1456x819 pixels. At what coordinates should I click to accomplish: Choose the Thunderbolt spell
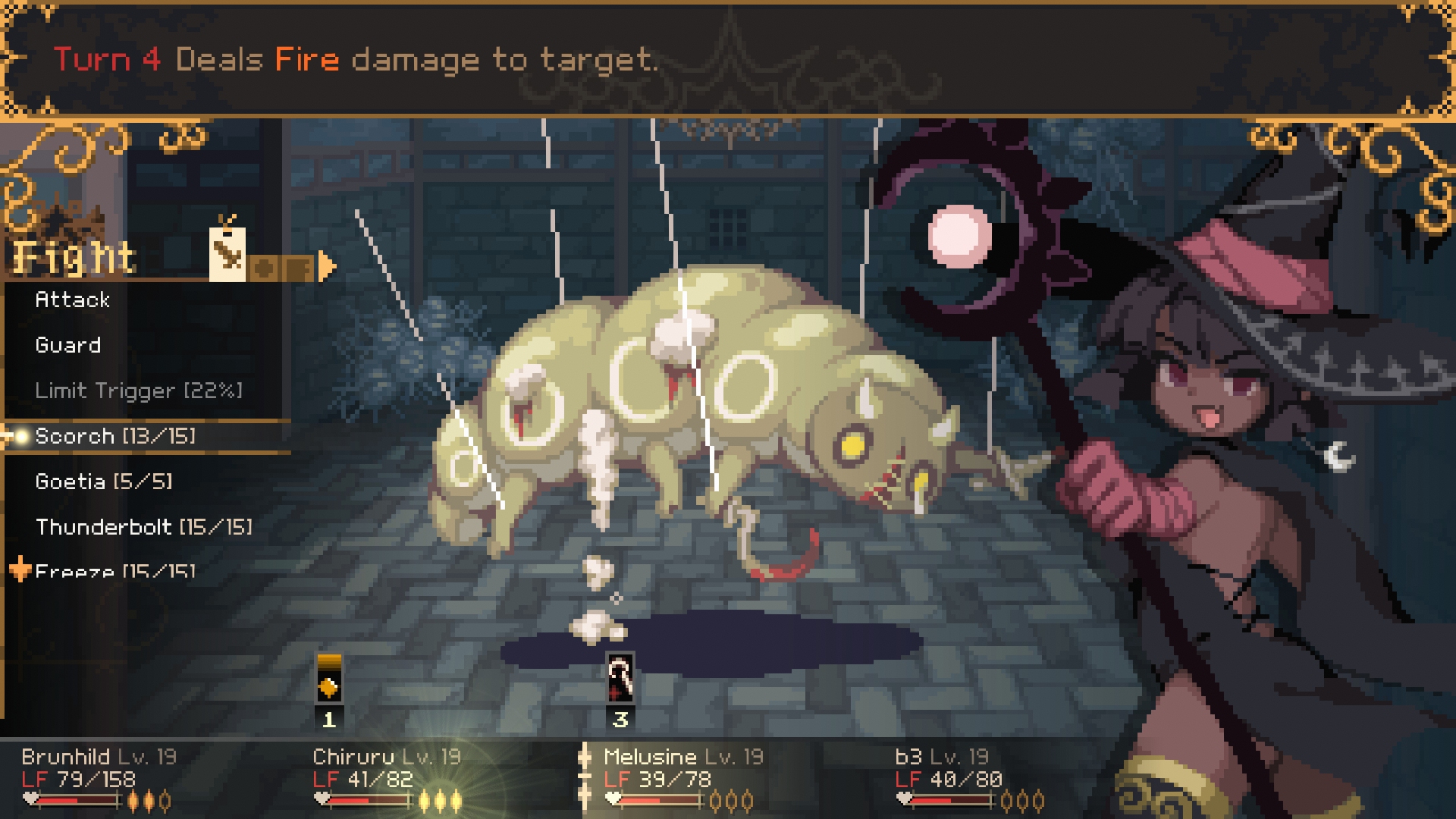(x=144, y=527)
